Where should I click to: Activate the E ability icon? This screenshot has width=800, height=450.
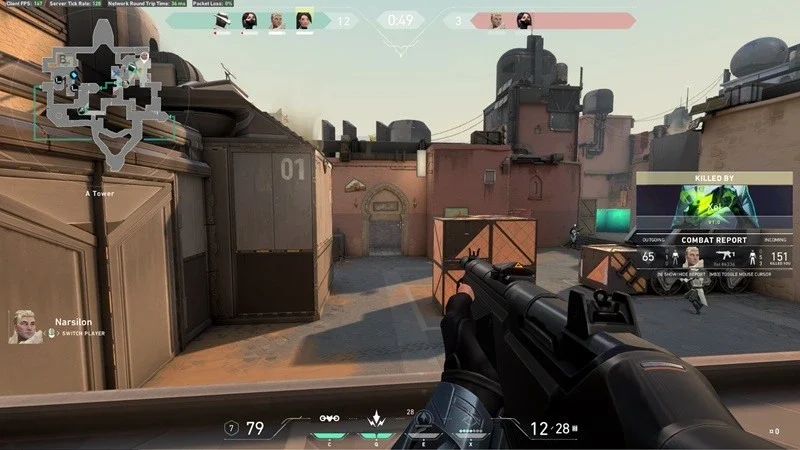click(x=424, y=420)
